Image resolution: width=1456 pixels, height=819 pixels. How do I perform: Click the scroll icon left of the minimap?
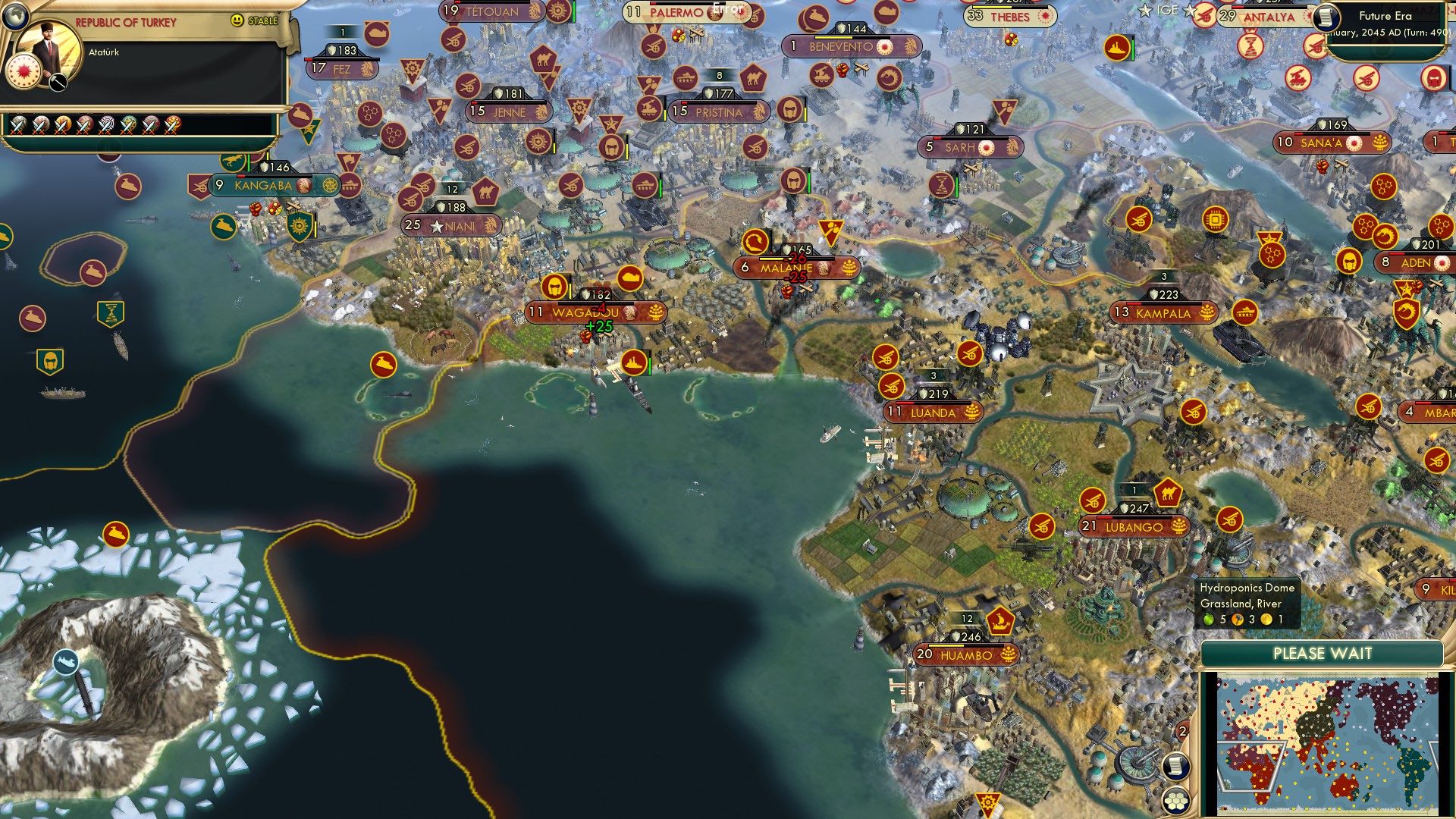1176,767
